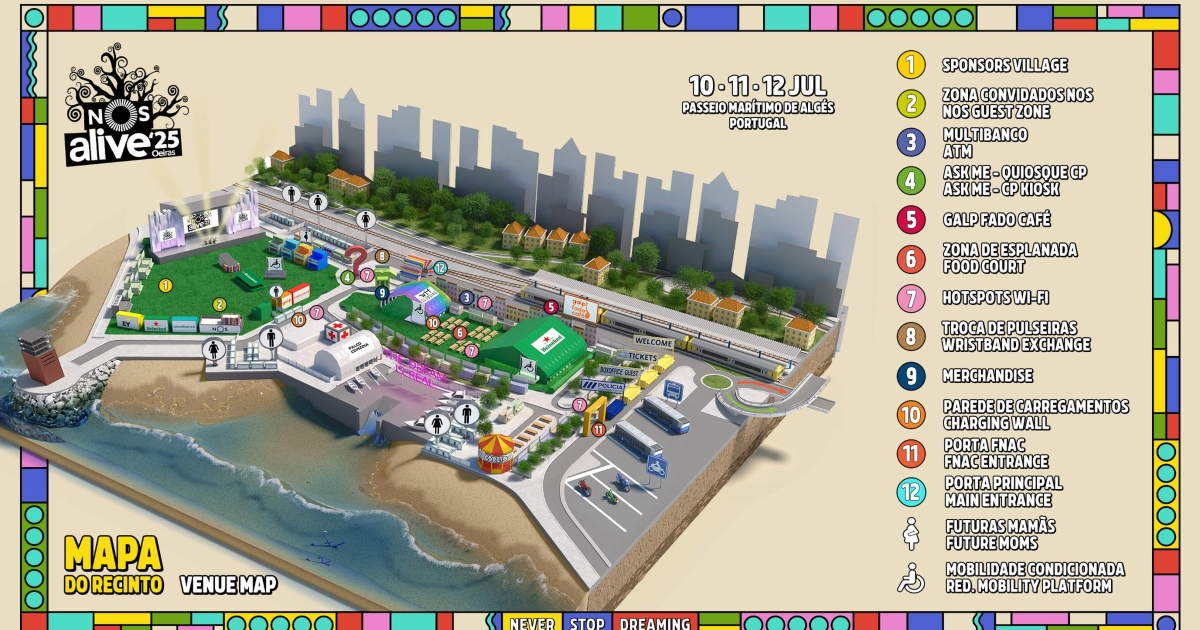This screenshot has height=630, width=1200.
Task: Choose the NOS Guest Zone legend entry
Action: tap(1017, 104)
